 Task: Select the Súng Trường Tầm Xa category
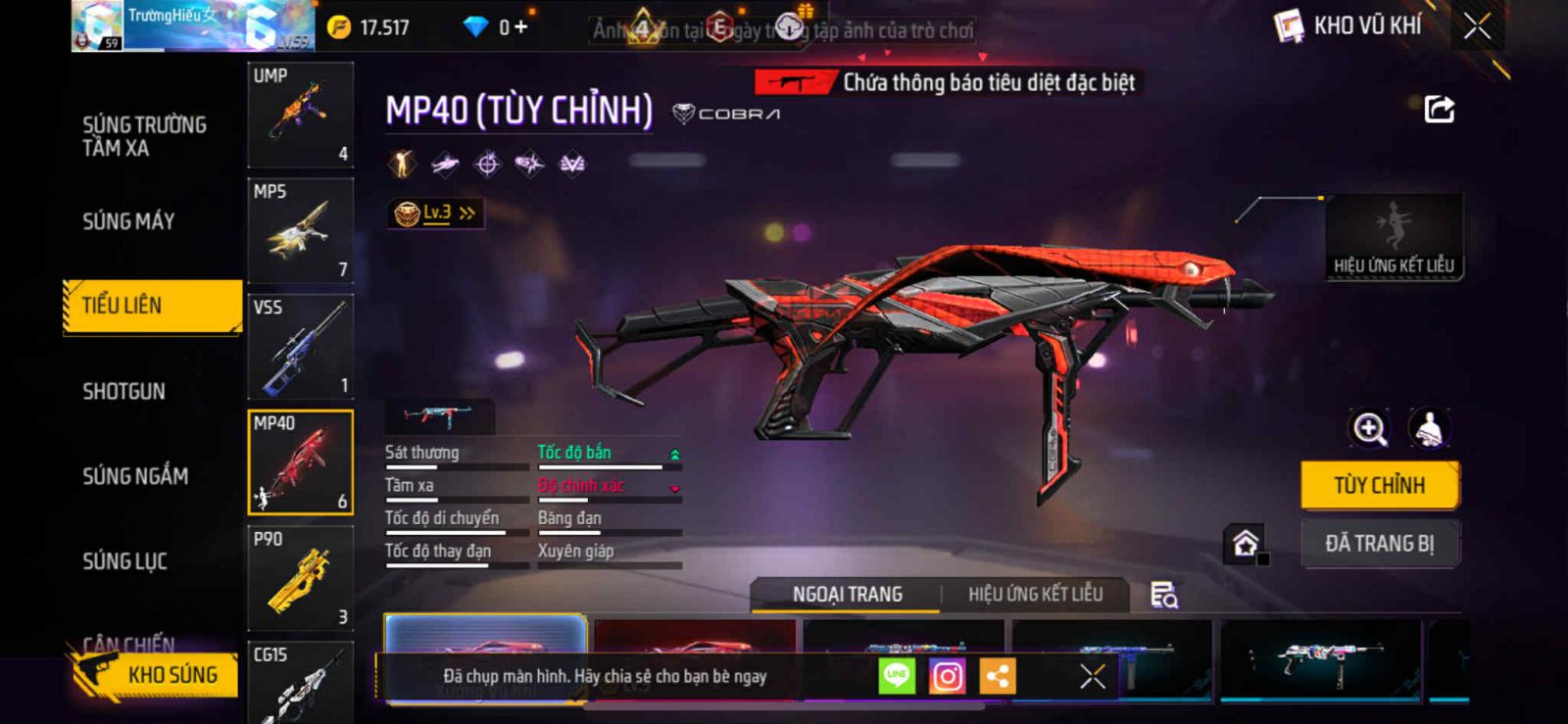[144, 136]
